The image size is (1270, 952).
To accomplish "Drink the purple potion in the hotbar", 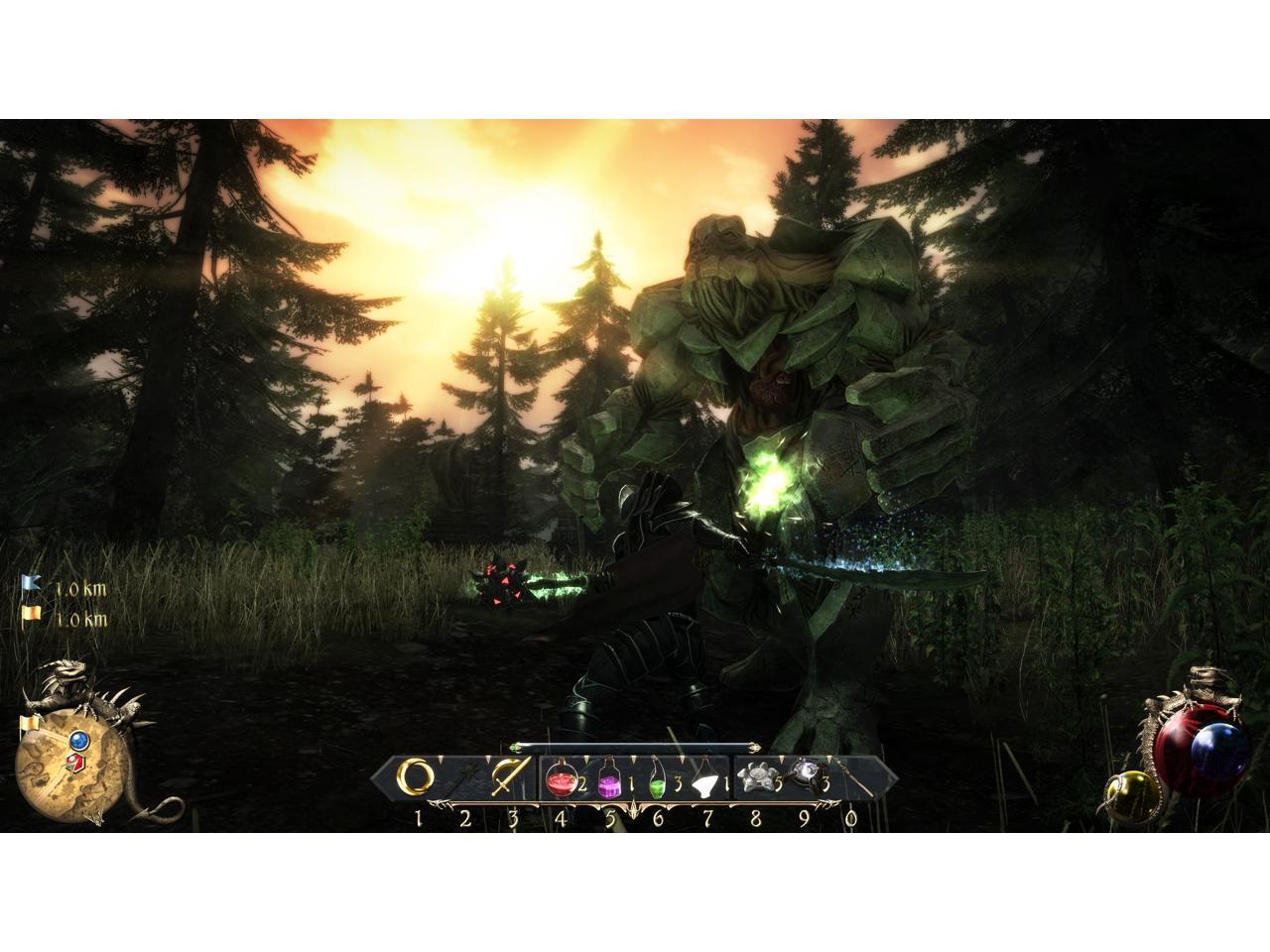I will click(608, 782).
